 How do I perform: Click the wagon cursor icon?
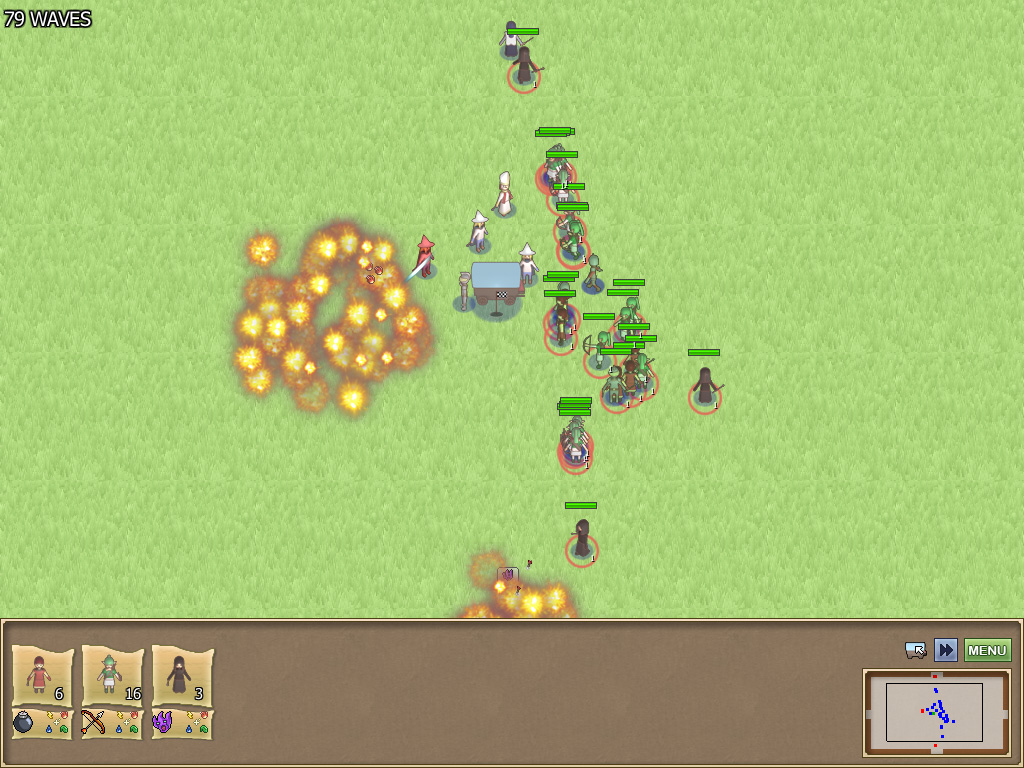tap(915, 650)
